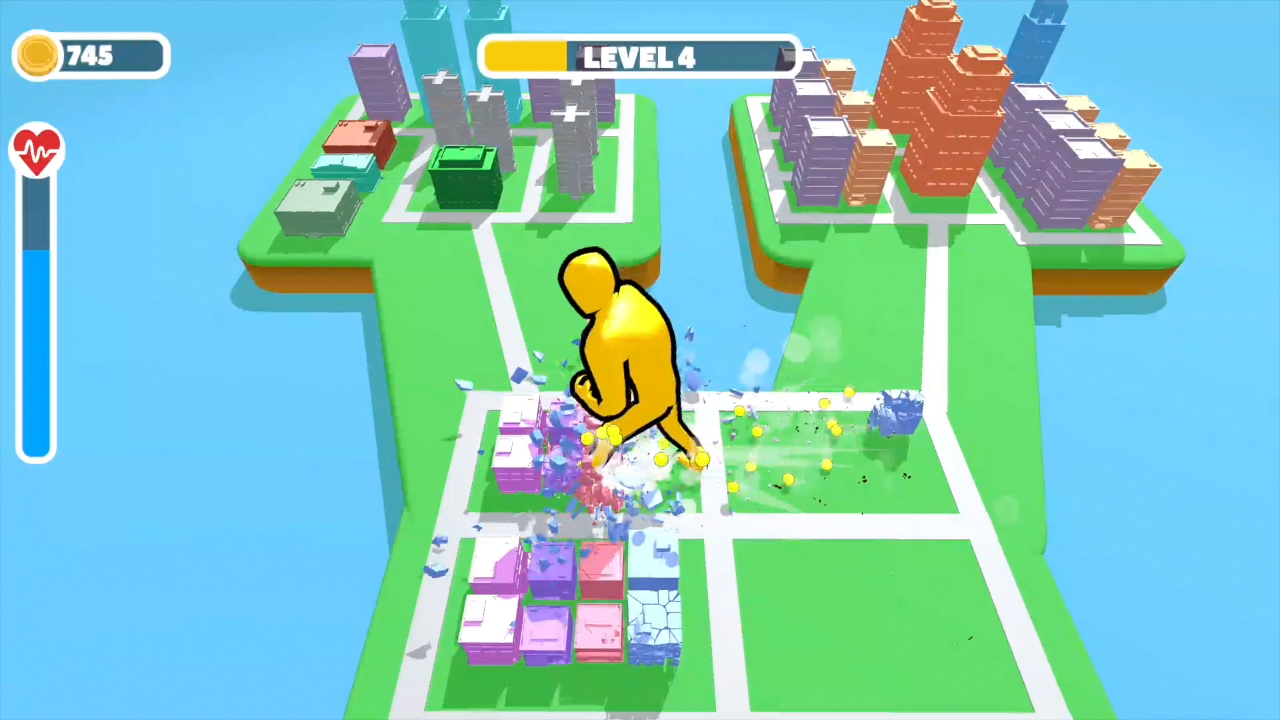Click the gold coin icon beside counter
Image resolution: width=1280 pixels, height=720 pixels.
click(x=38, y=56)
